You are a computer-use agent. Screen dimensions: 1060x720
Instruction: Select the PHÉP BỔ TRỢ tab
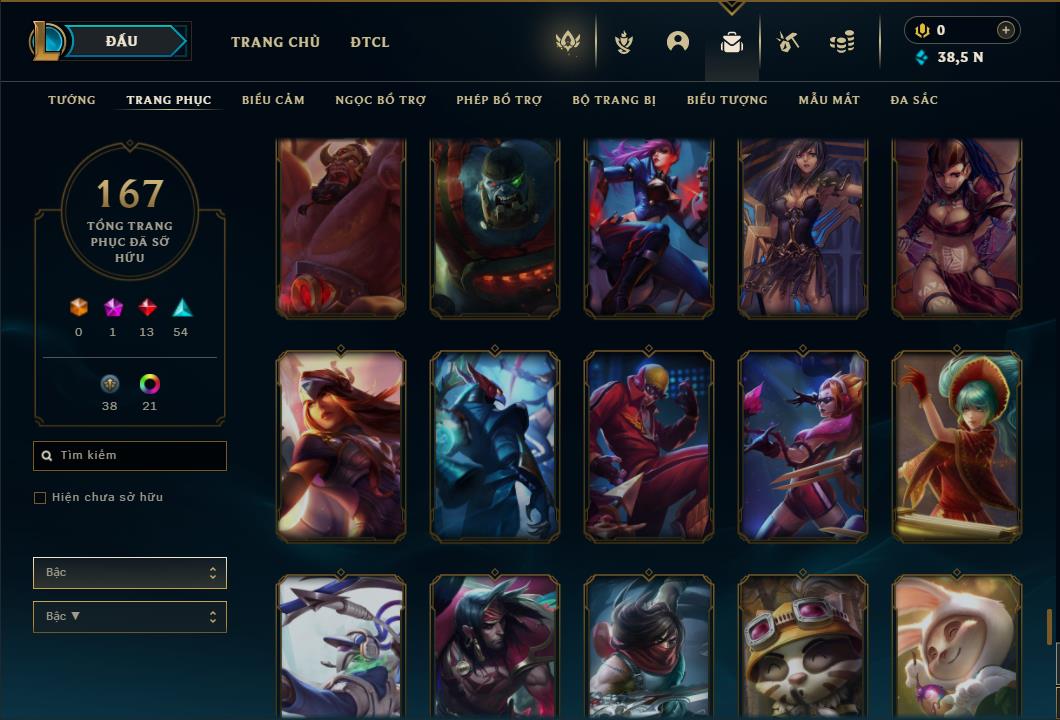[x=499, y=100]
